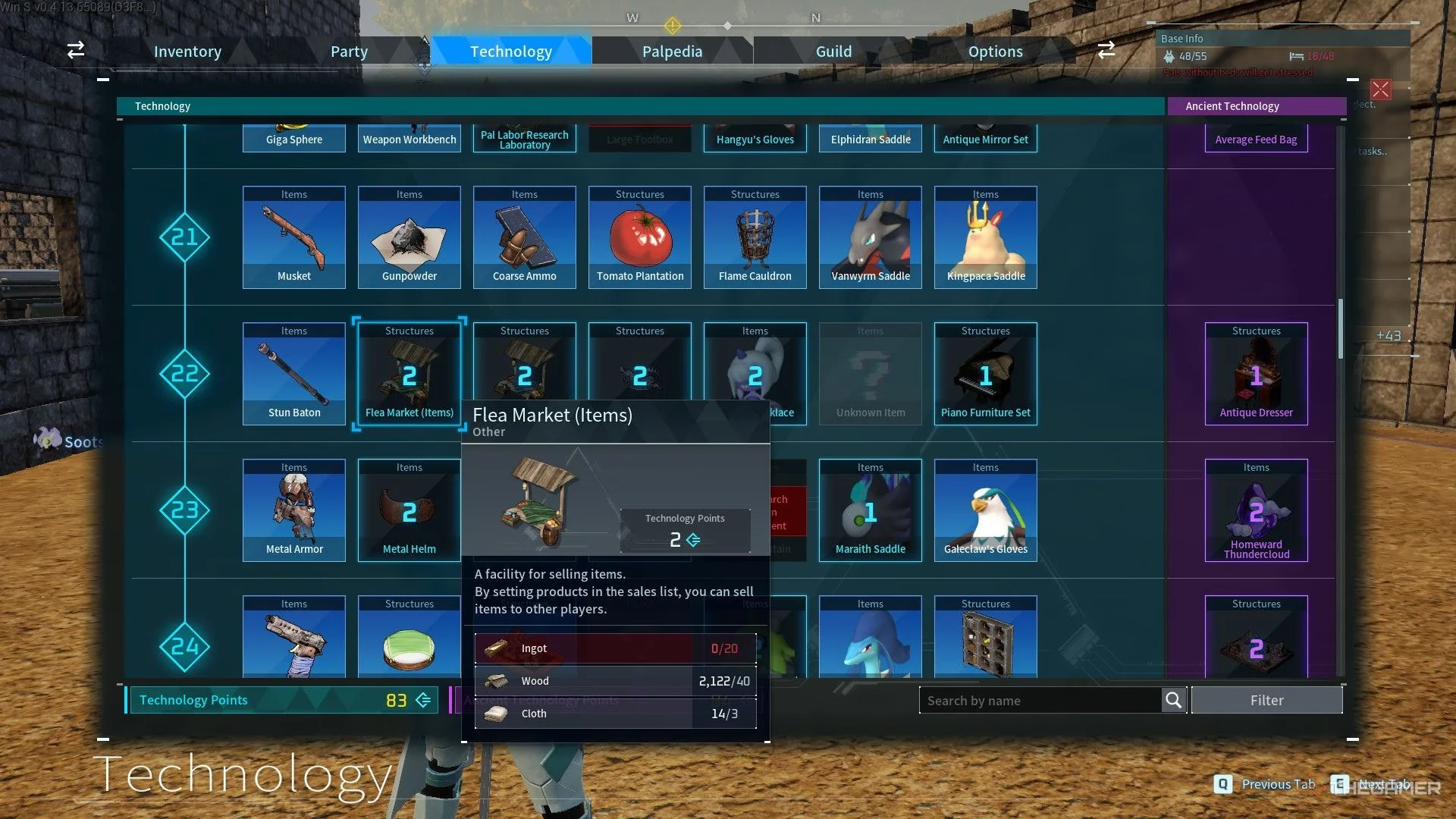Pick the Stun Baton technology

tap(294, 374)
